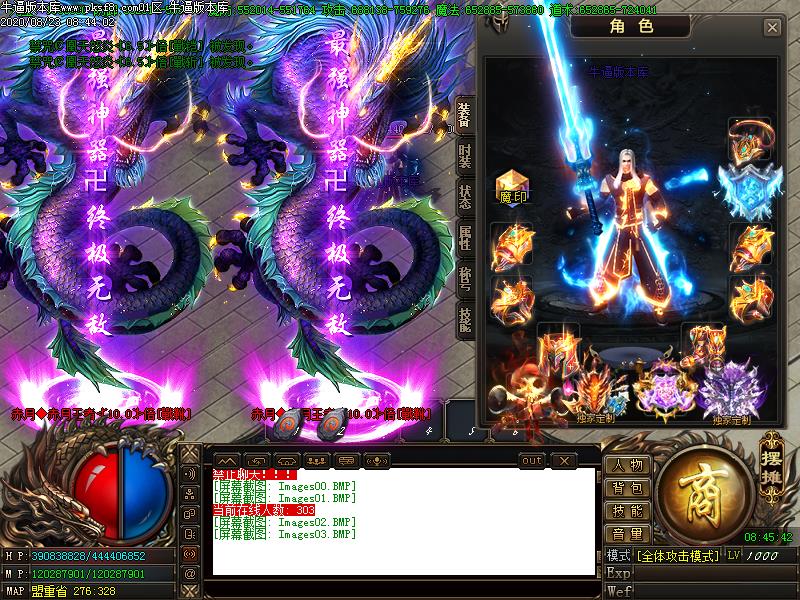Image resolution: width=800 pixels, height=600 pixels.
Task: Open the 时装 fashion tab
Action: click(x=465, y=156)
